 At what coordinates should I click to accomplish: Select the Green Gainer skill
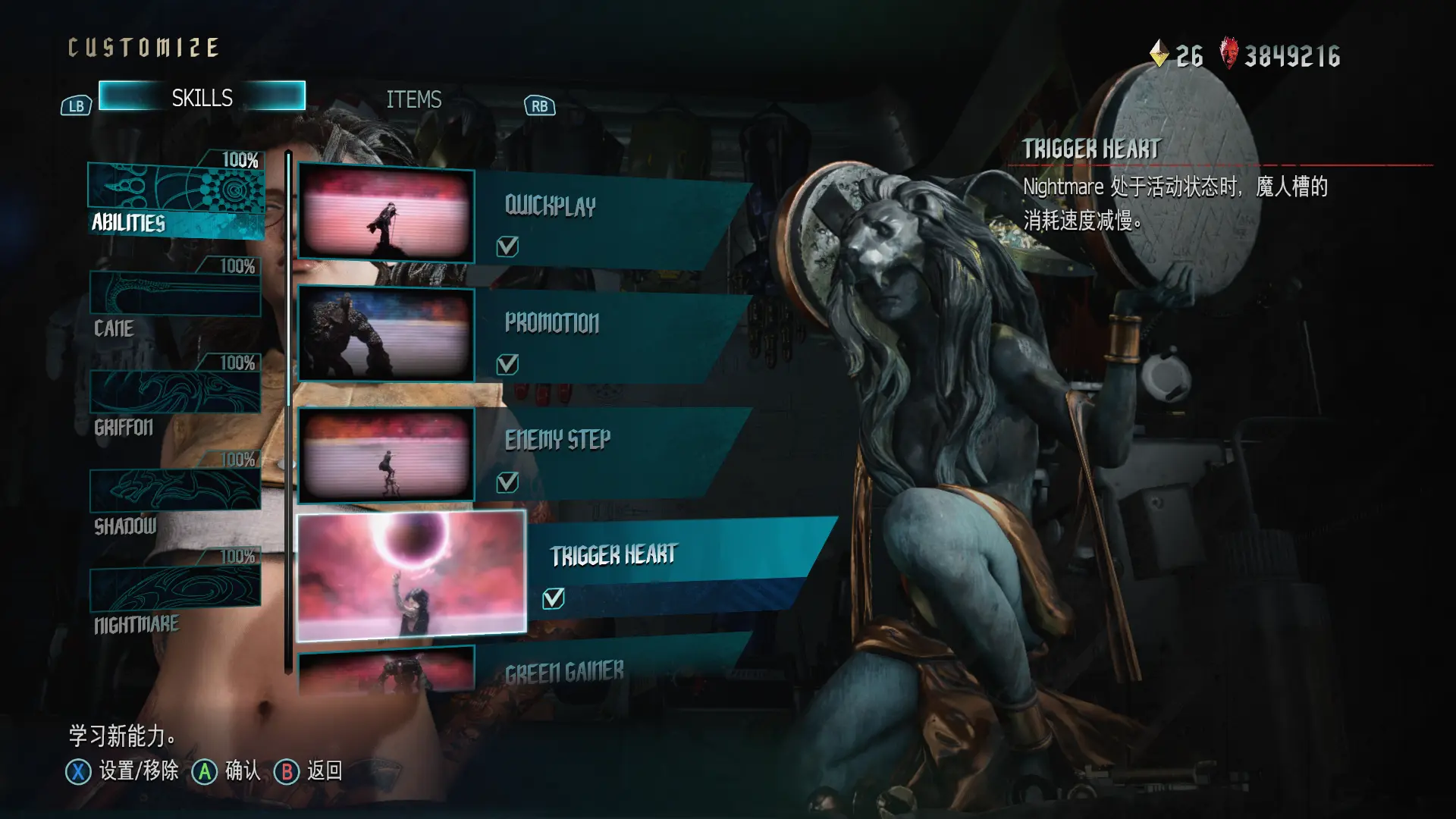pos(591,670)
